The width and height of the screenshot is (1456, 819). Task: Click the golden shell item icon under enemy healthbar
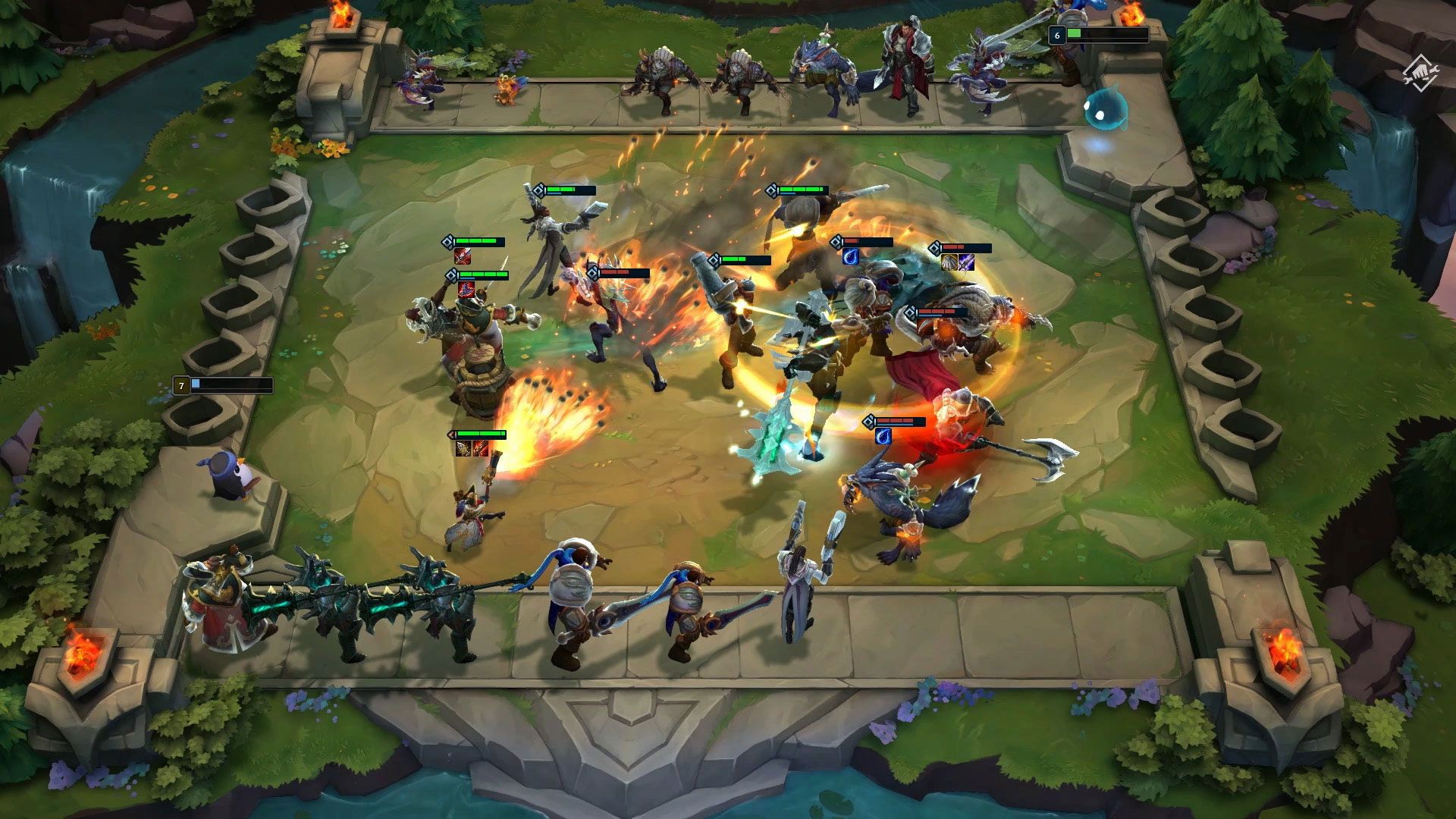point(949,262)
